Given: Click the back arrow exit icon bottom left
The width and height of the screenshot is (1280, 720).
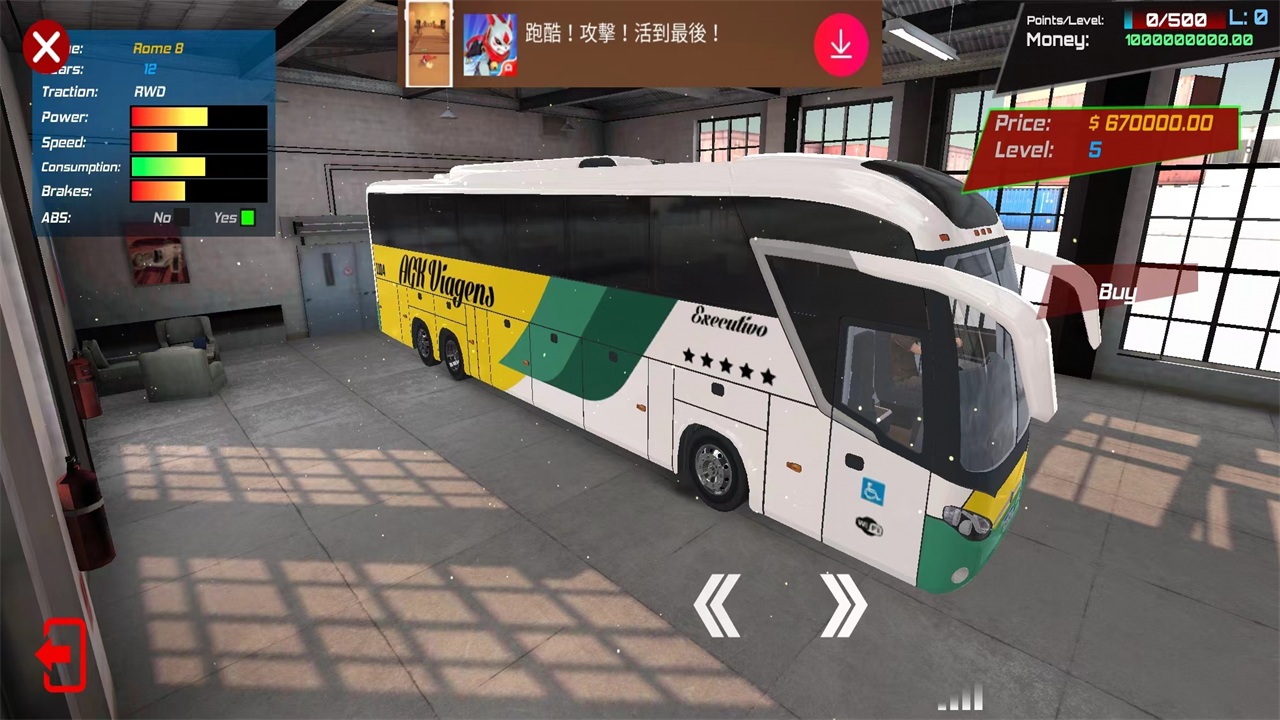Looking at the screenshot, I should pos(60,655).
